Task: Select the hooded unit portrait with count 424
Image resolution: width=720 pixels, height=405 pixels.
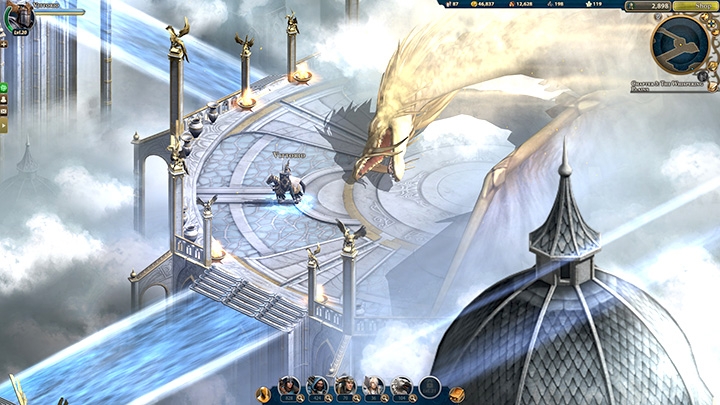Action: 317,386
